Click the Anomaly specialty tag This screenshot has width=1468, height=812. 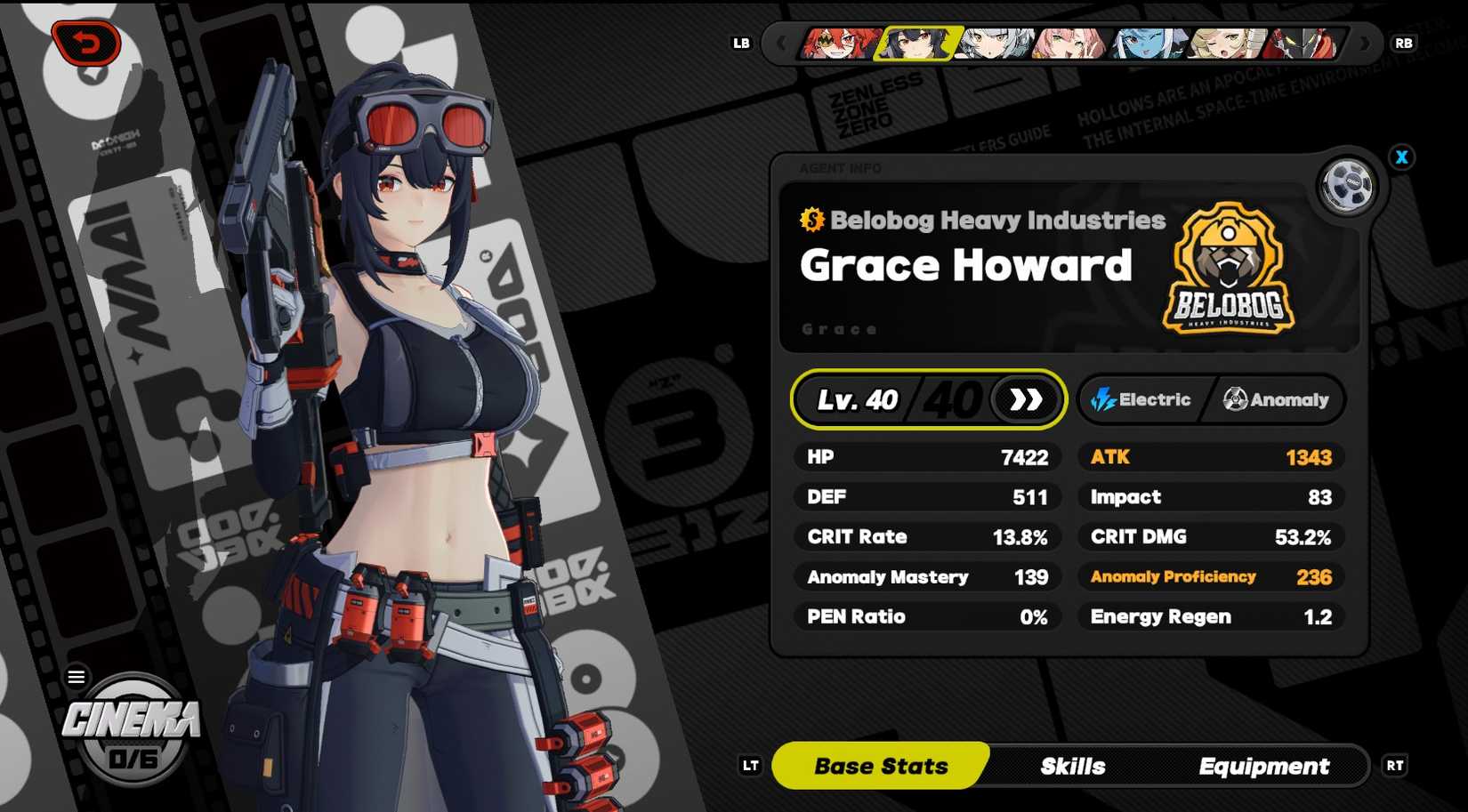click(1276, 399)
